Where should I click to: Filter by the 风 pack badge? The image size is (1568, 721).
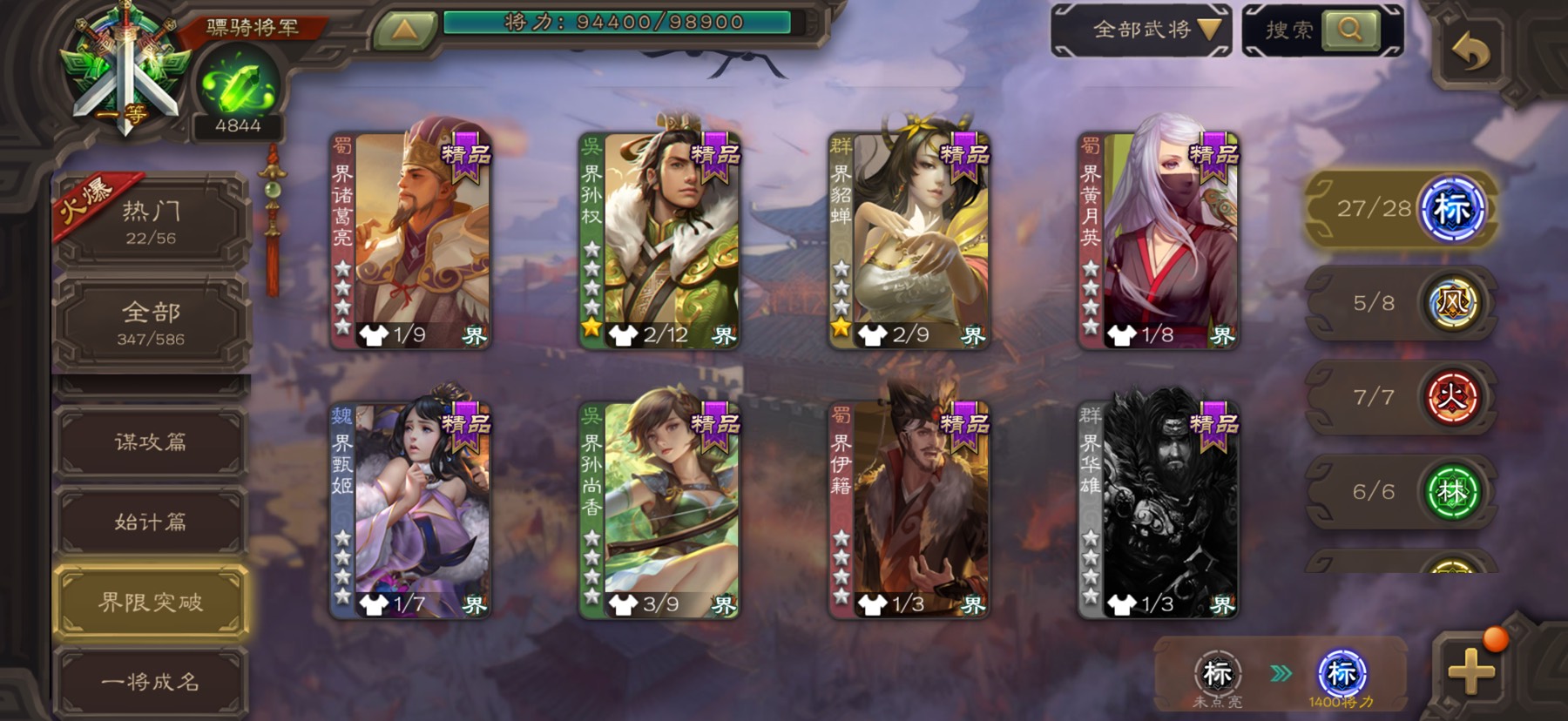pyautogui.click(x=1451, y=304)
